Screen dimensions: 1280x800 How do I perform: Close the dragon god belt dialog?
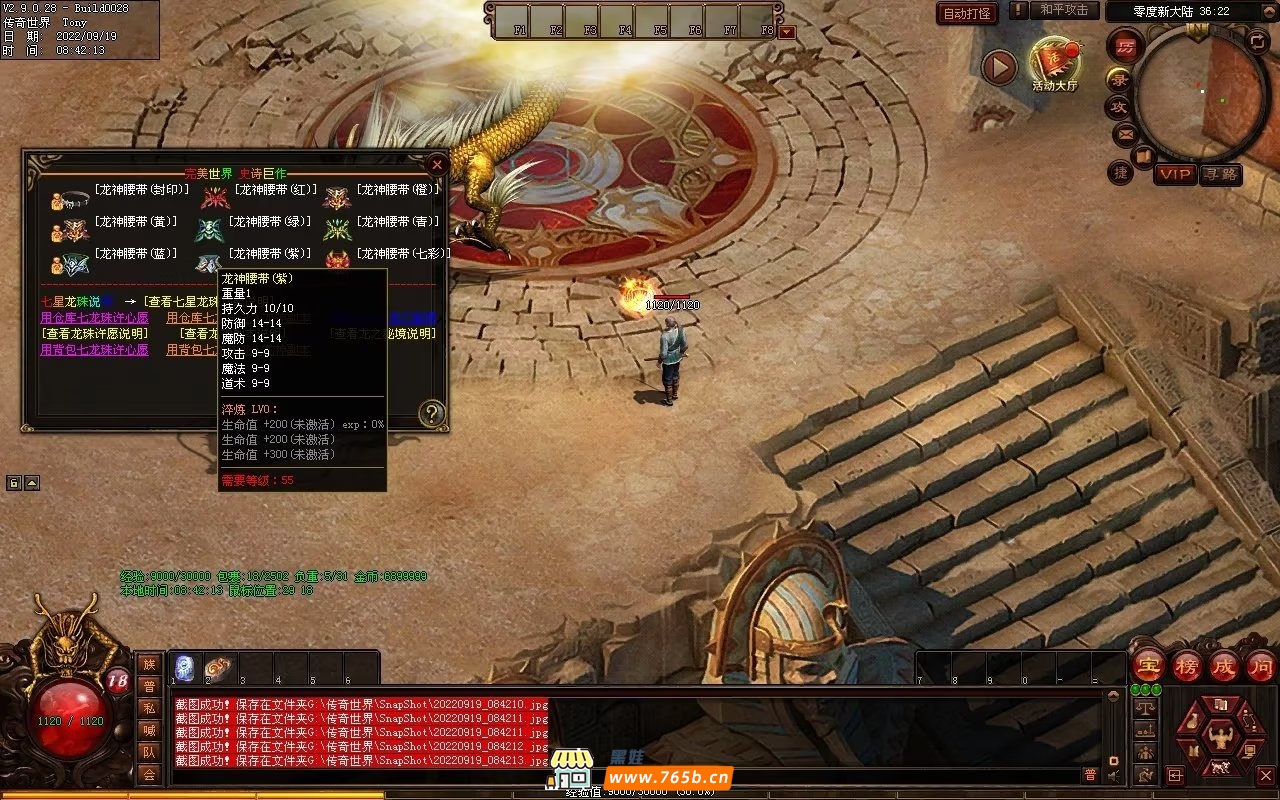coord(437,165)
